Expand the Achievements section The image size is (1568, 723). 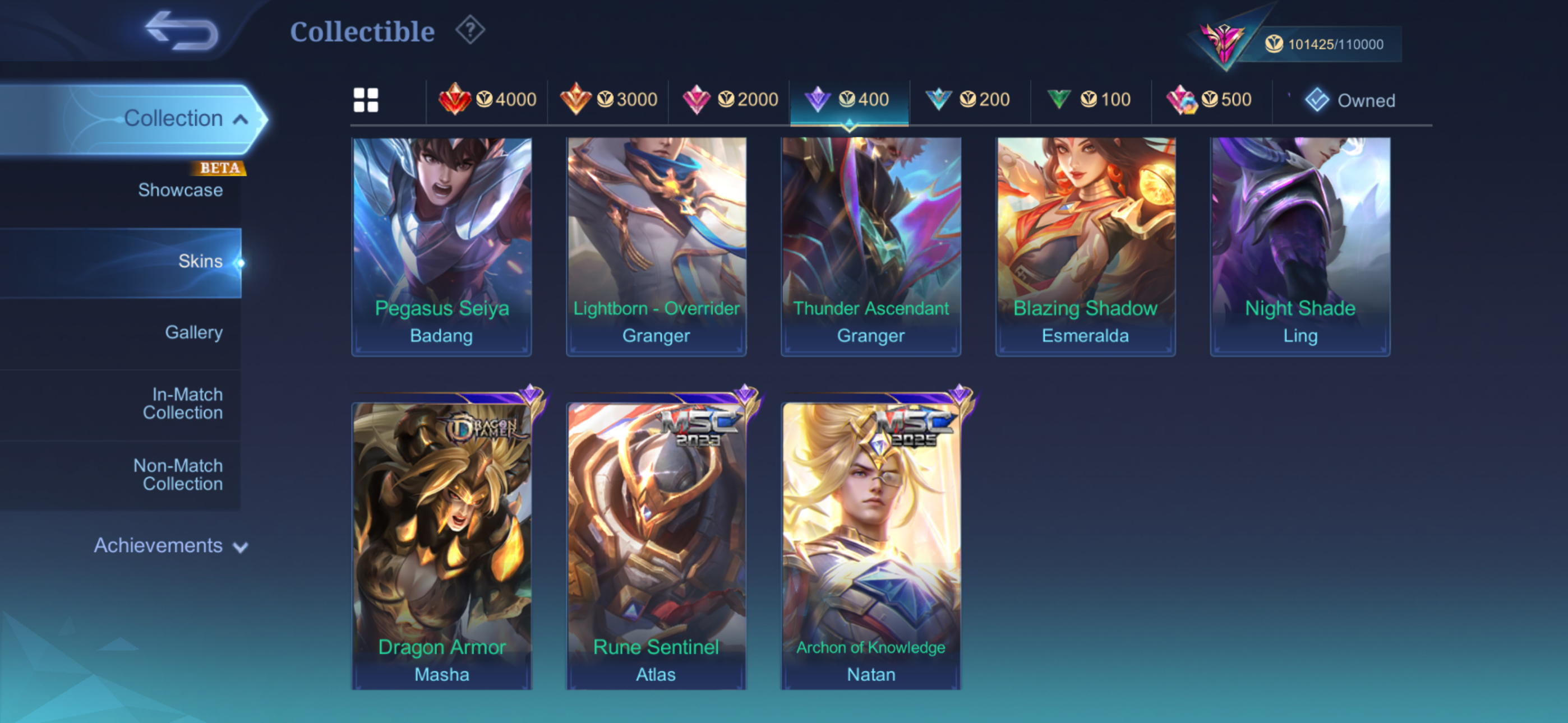point(170,545)
